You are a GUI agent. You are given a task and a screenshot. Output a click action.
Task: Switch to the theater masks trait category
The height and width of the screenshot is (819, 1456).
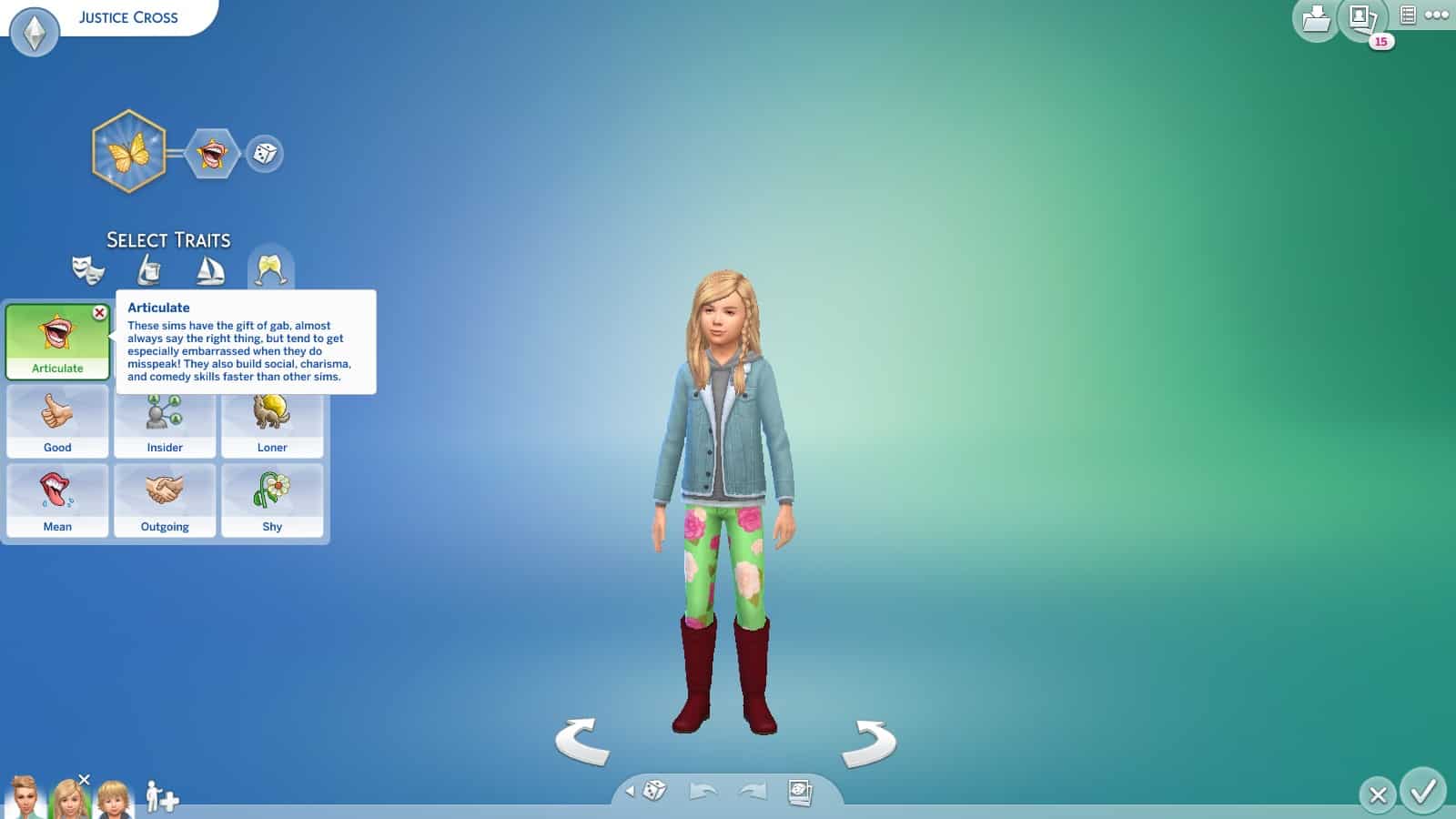pos(88,269)
